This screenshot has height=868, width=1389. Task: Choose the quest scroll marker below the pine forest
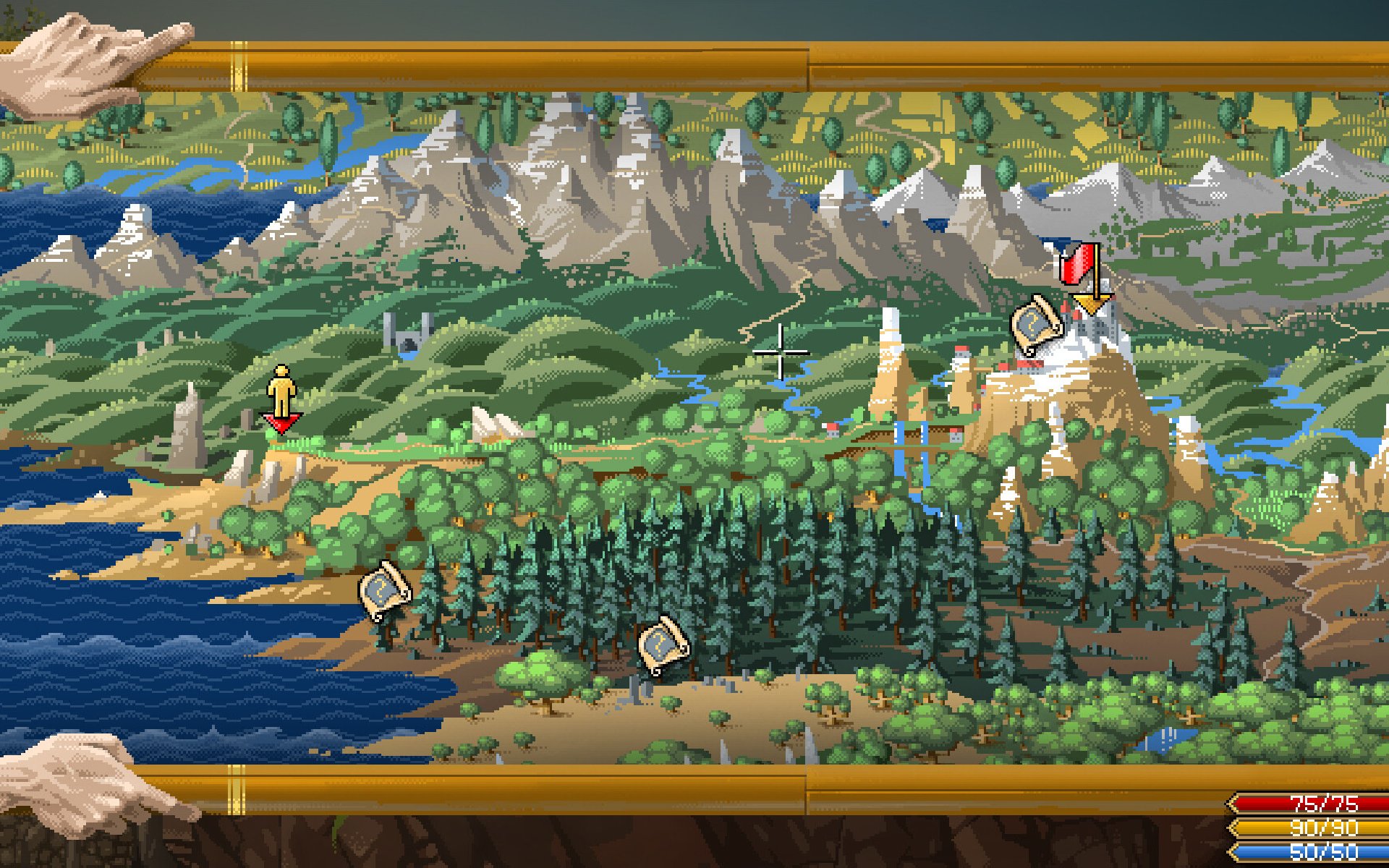(663, 644)
